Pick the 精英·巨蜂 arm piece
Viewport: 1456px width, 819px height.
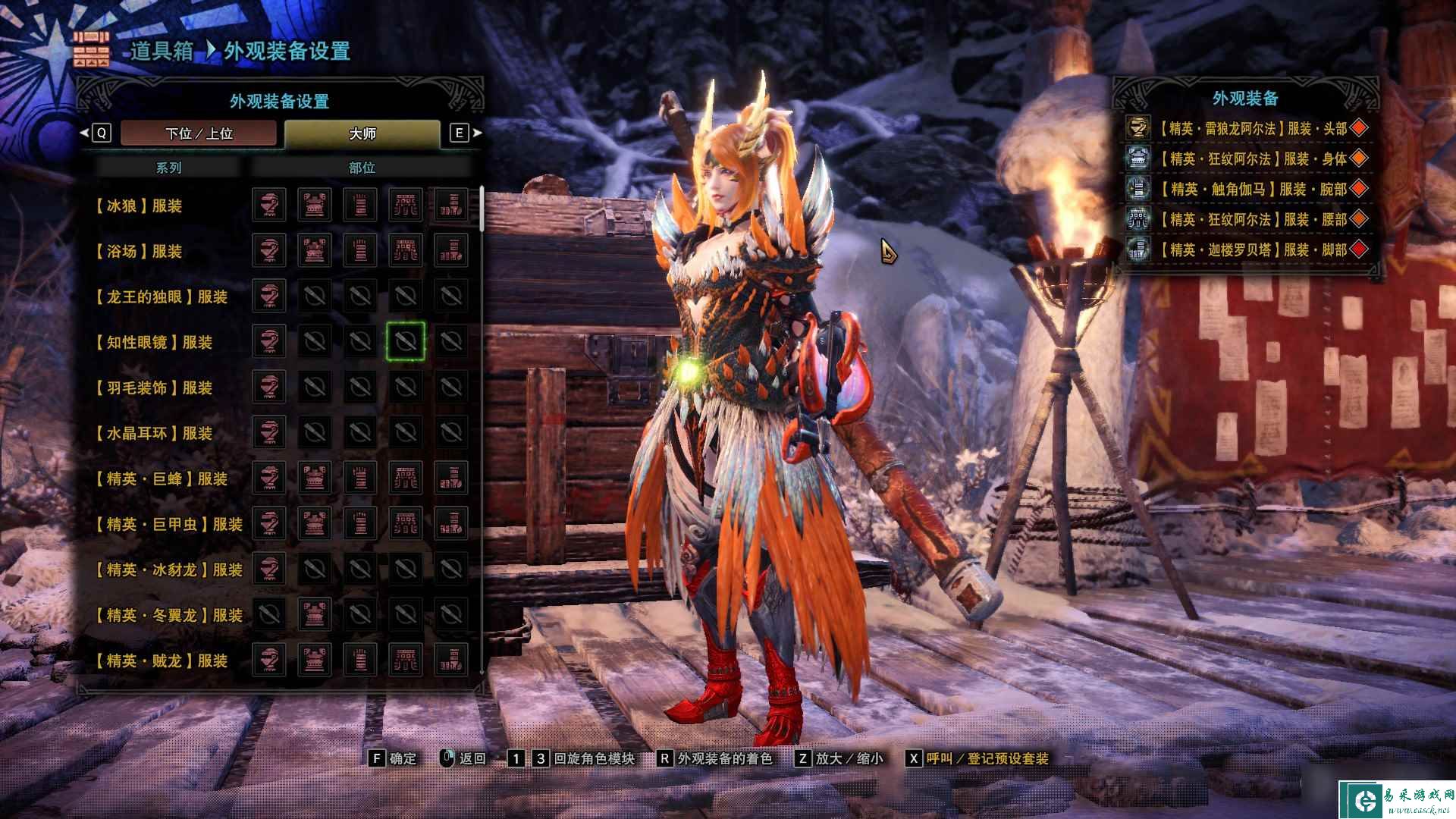[x=360, y=478]
